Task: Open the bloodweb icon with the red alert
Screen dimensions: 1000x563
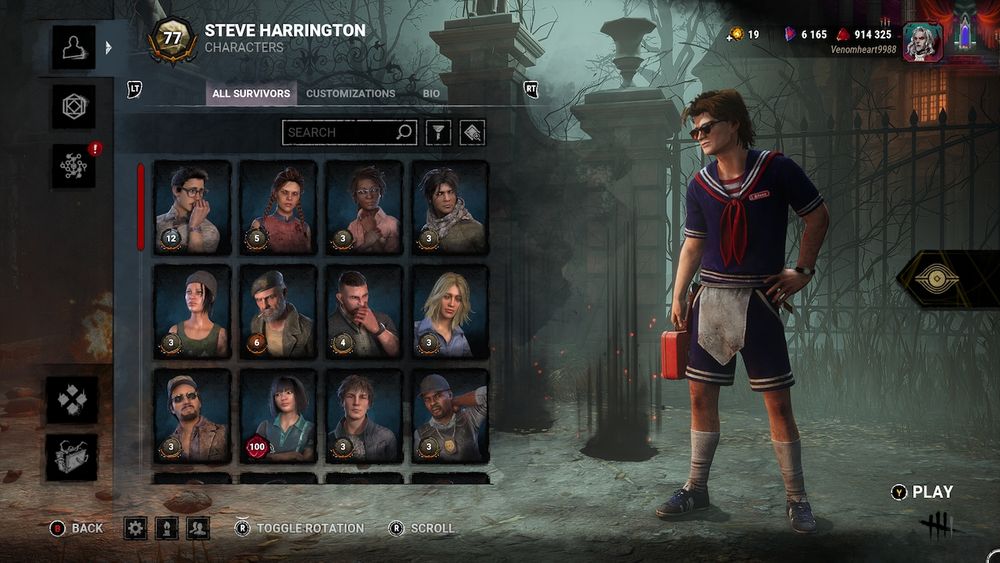Action: [x=74, y=166]
